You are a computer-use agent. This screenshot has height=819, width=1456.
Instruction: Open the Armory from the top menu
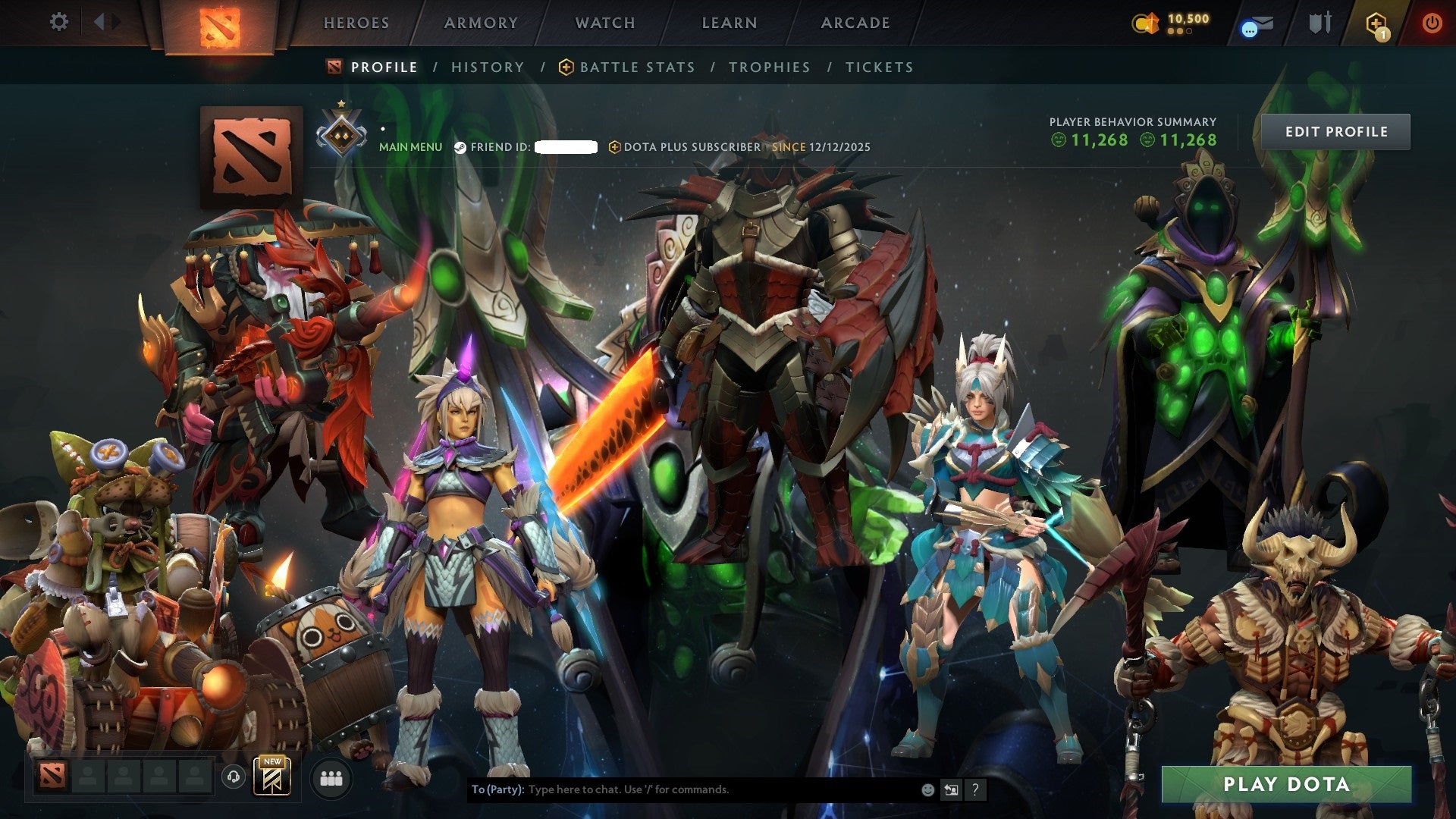point(481,23)
